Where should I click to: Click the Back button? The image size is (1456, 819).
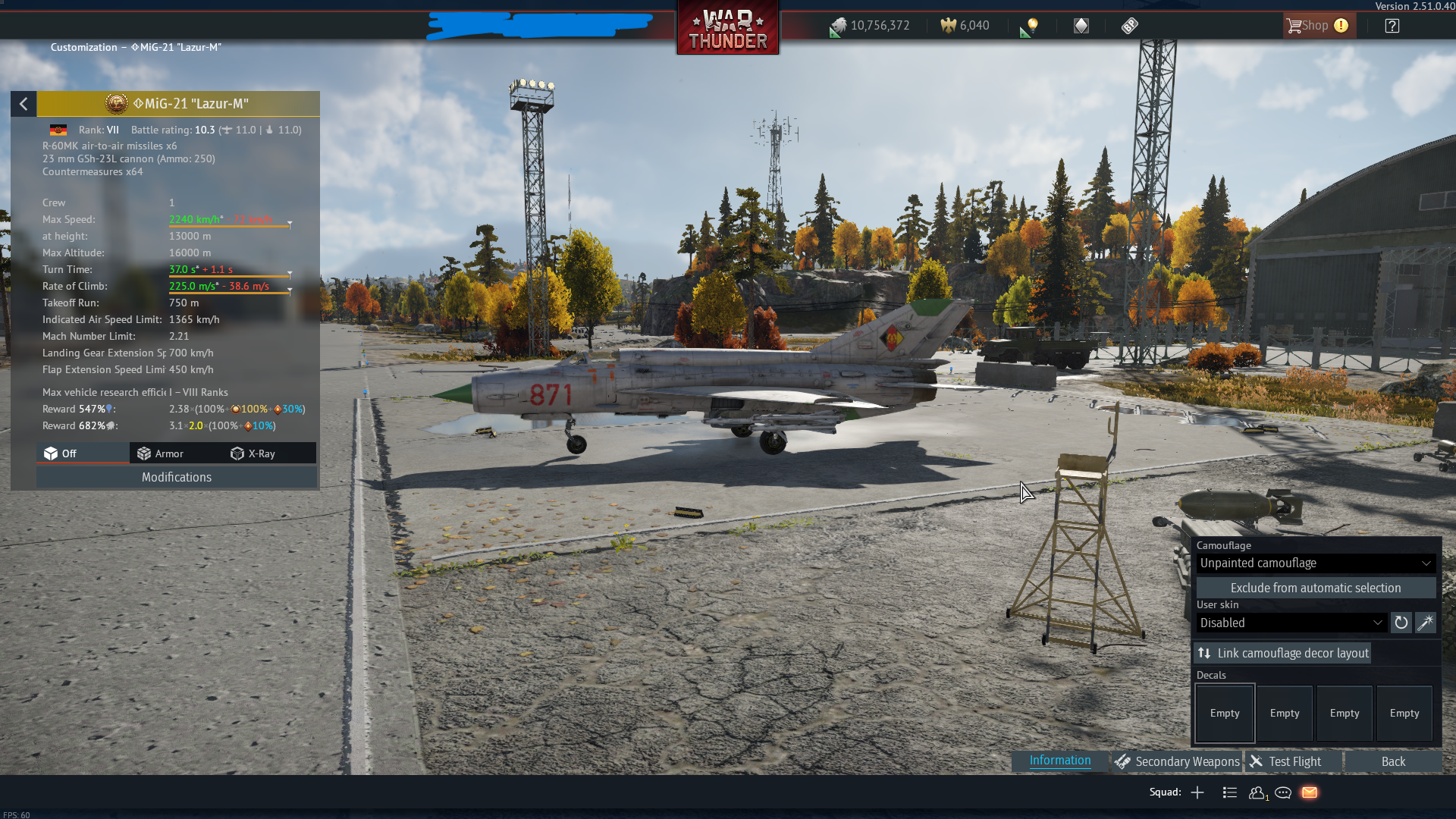(x=1392, y=761)
